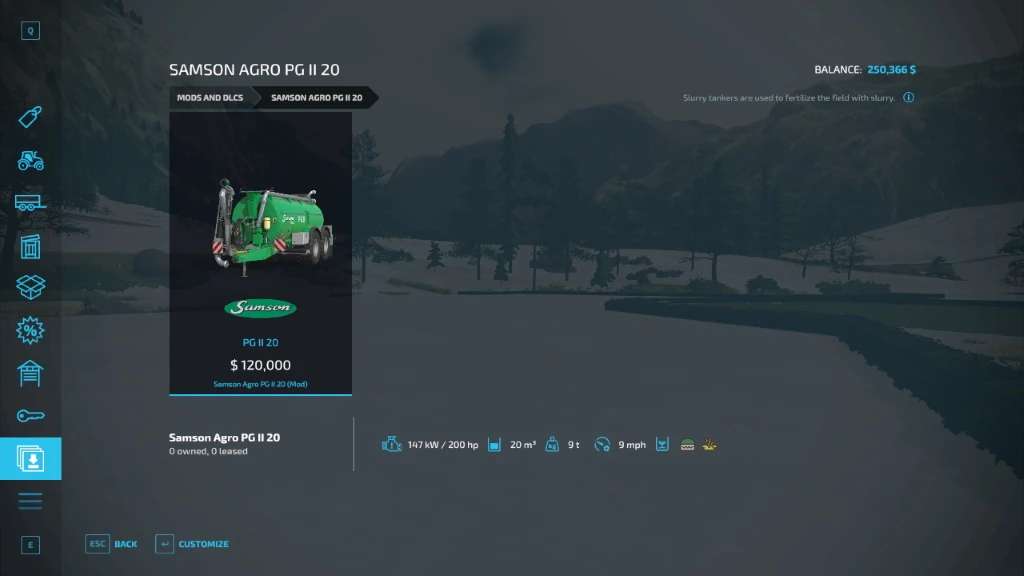Select the mods and DLCs download tab
Screen dimensions: 1024x576
click(30, 459)
